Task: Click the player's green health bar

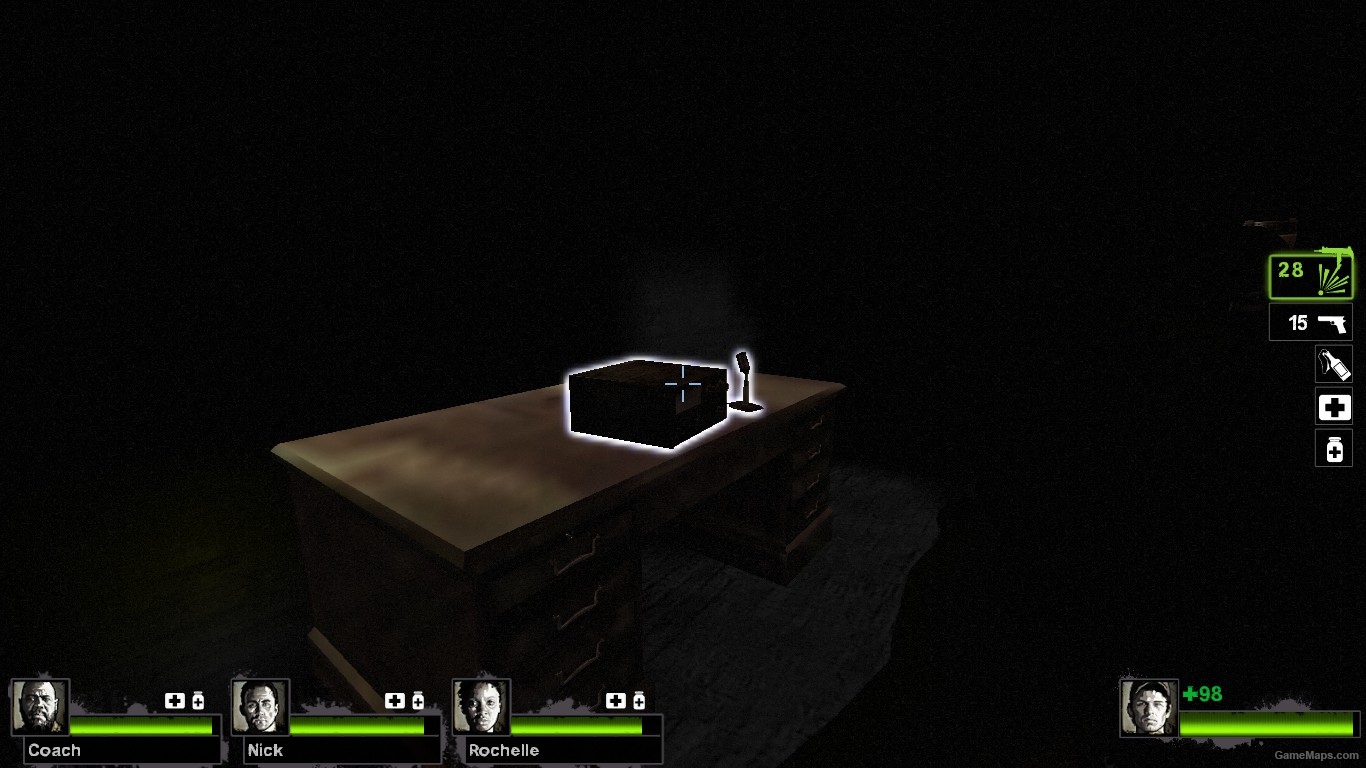Action: pyautogui.click(x=1270, y=722)
